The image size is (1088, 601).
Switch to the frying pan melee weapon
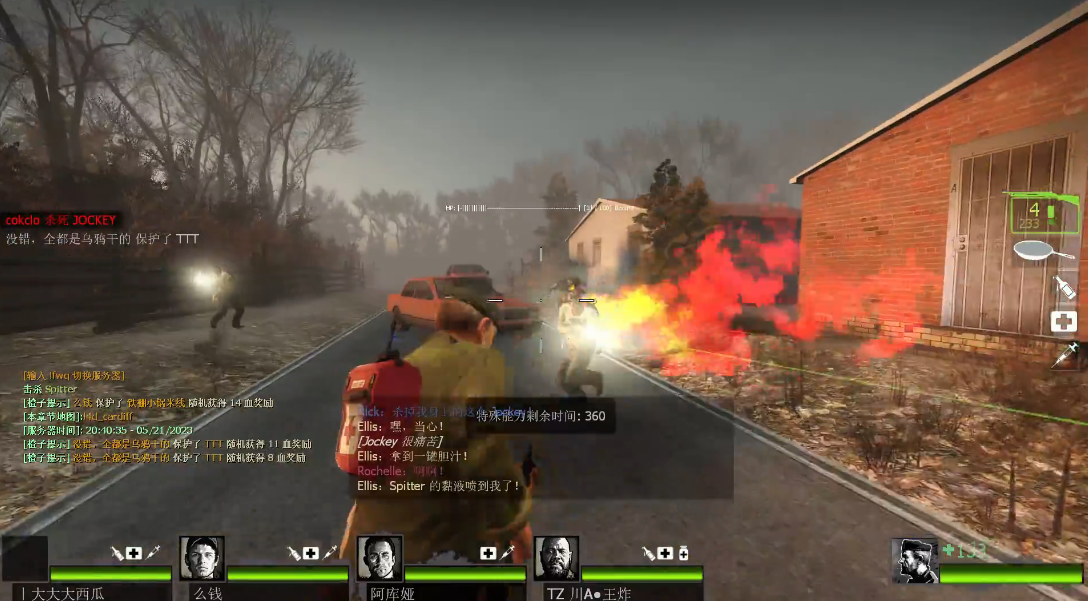coord(1044,252)
